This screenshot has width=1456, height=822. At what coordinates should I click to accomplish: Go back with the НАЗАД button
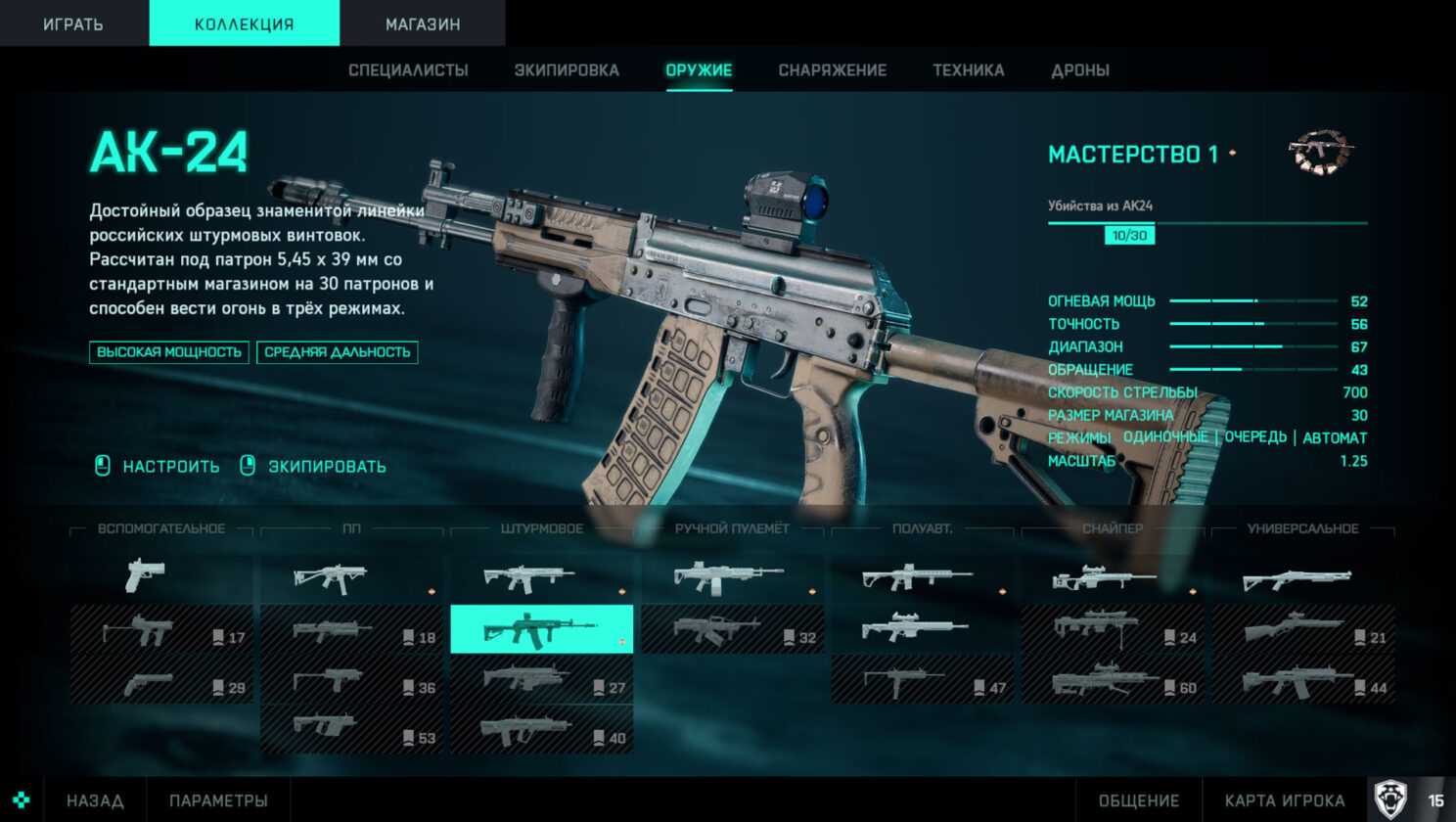(95, 800)
